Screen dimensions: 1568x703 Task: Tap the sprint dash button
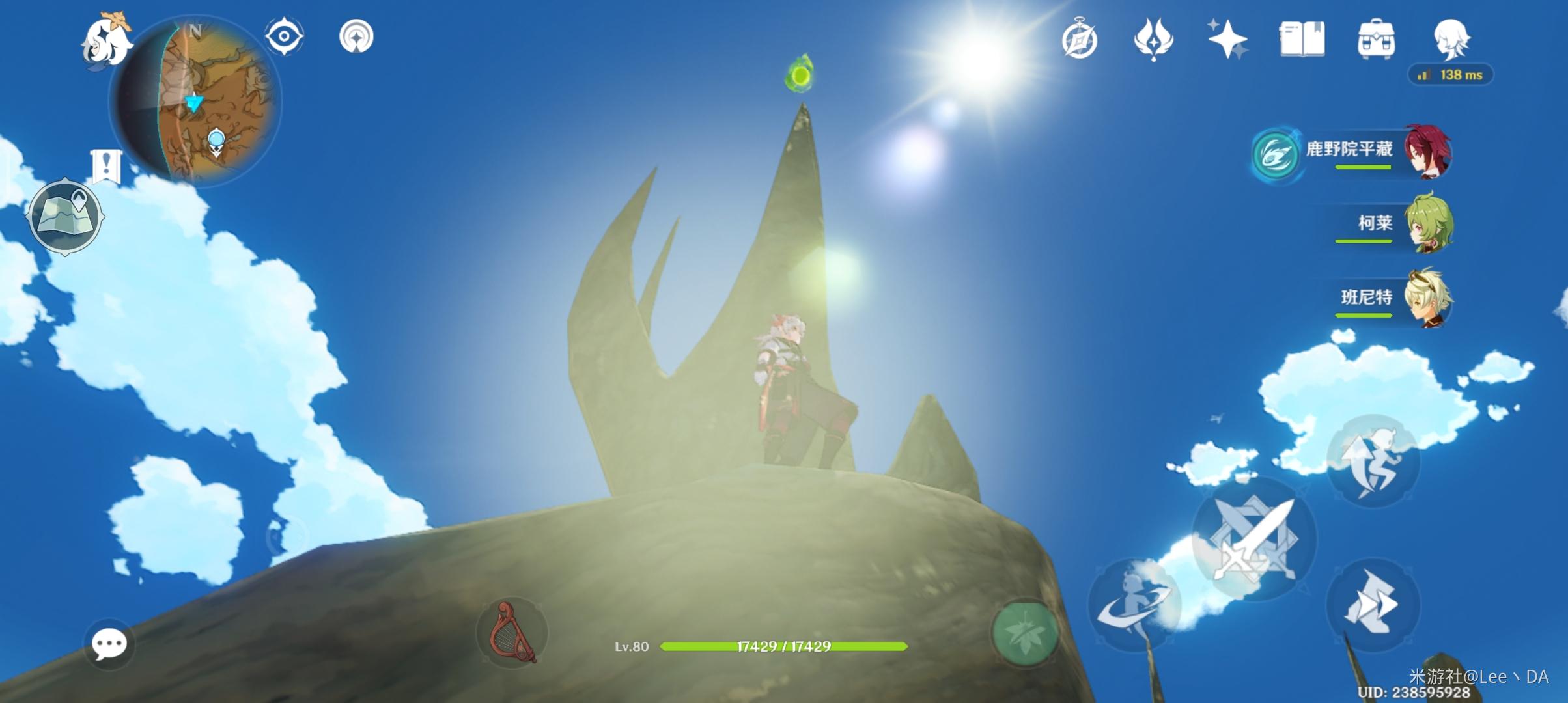pyautogui.click(x=1373, y=605)
